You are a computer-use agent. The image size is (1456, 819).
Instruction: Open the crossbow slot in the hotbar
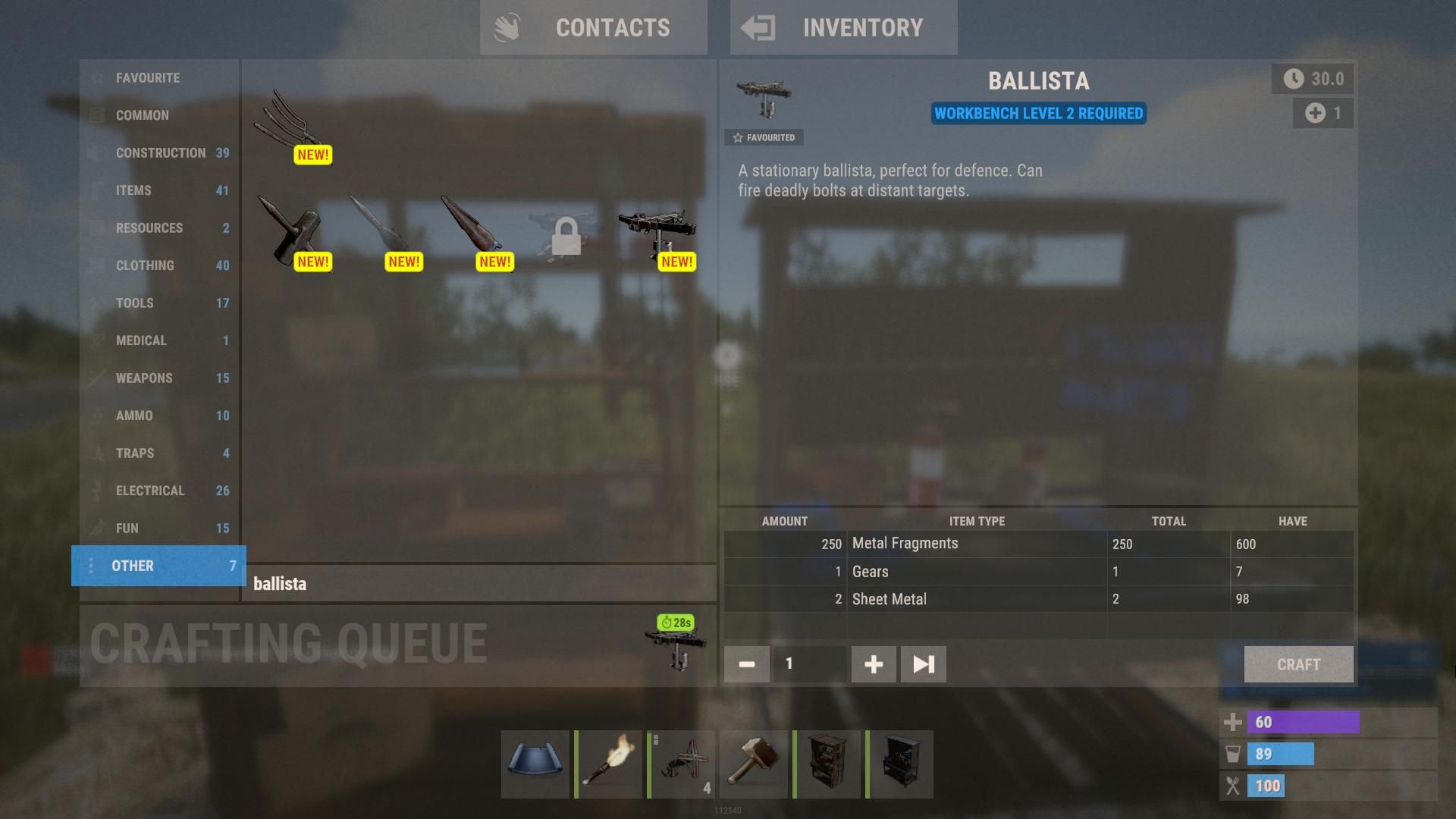tap(681, 764)
